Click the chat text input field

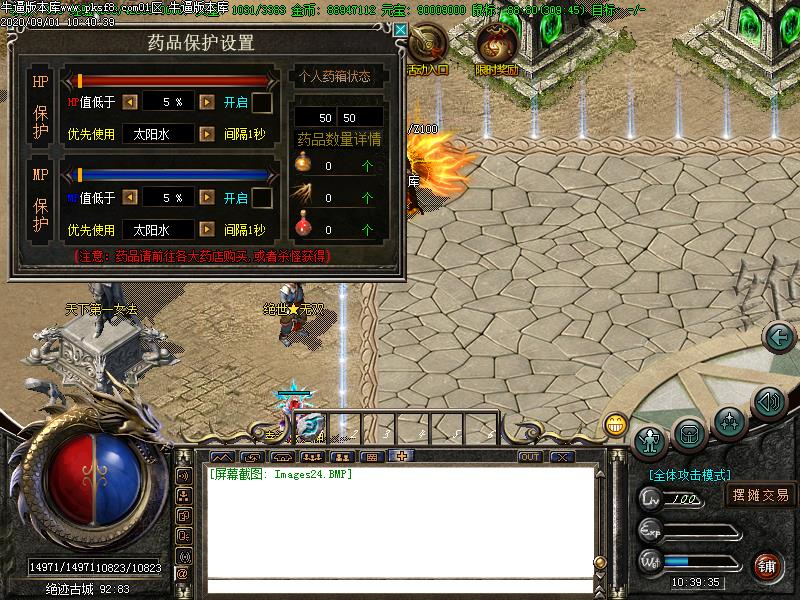click(400, 586)
